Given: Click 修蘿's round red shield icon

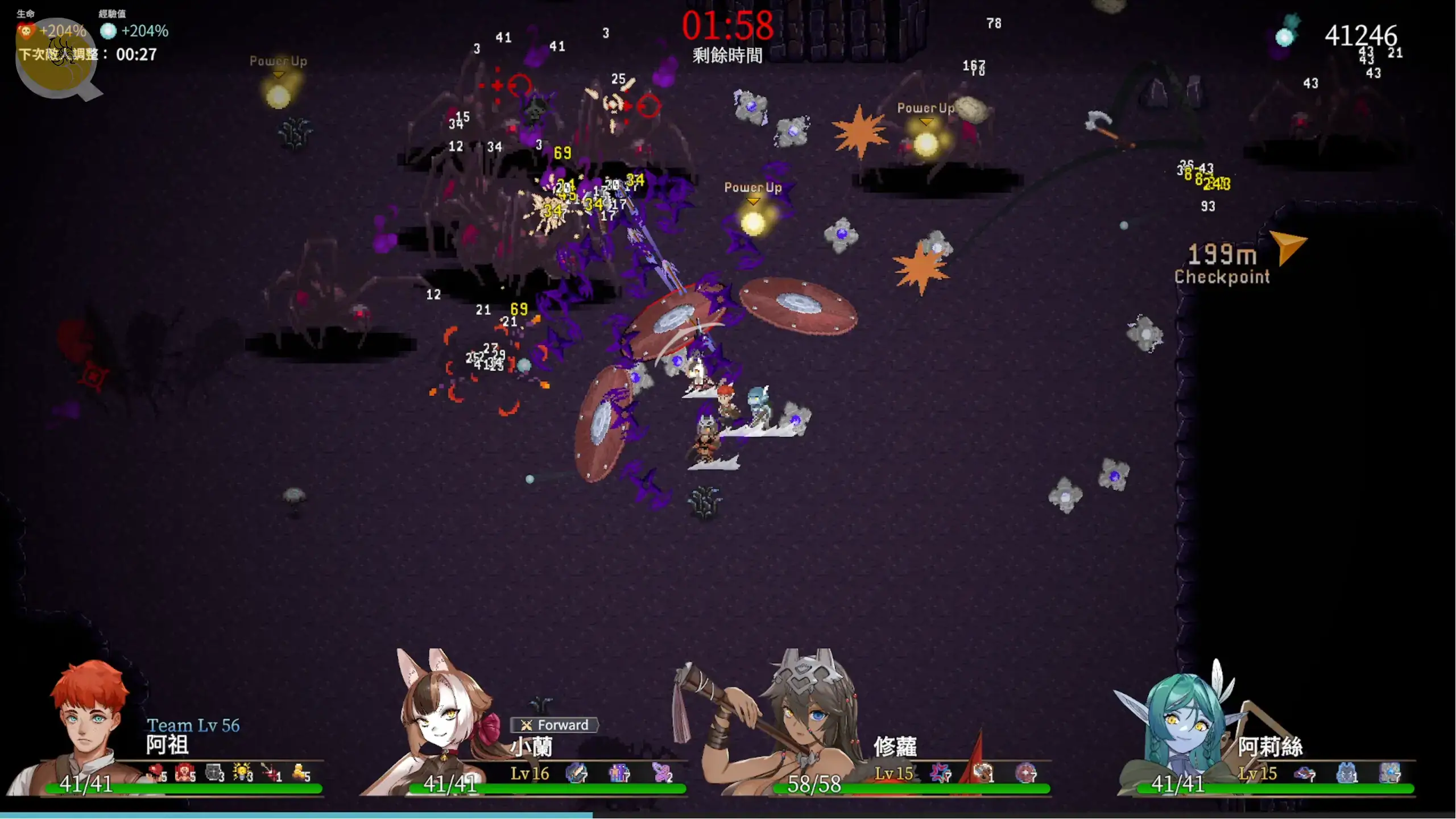Looking at the screenshot, I should click(1025, 772).
